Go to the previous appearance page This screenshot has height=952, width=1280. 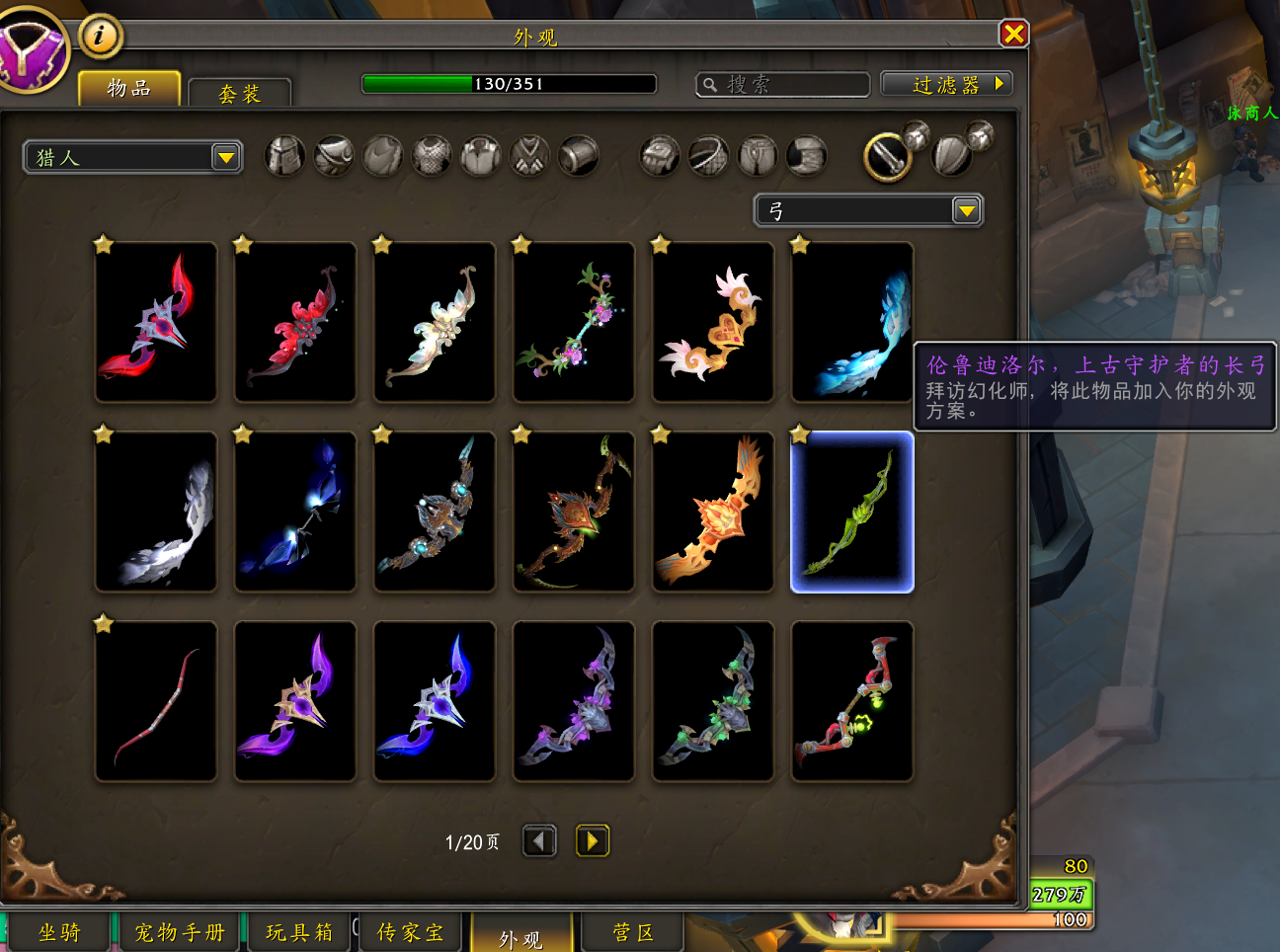coord(538,841)
